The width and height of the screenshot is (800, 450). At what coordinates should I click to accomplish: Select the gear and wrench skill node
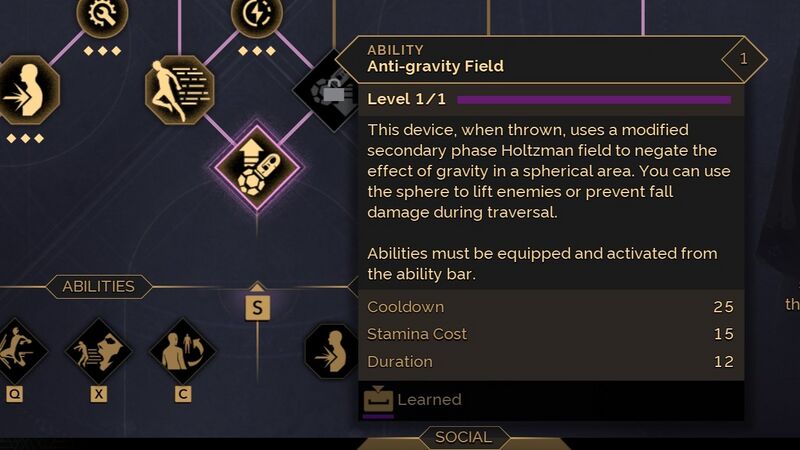tap(103, 14)
